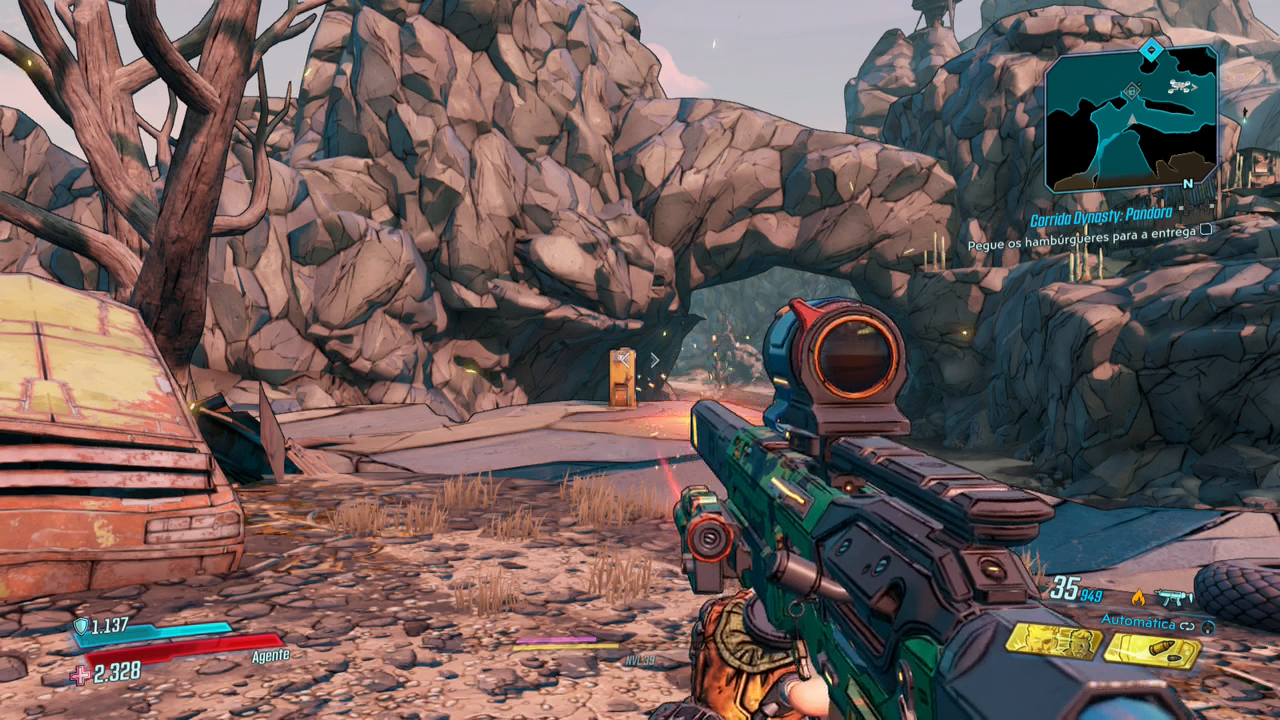Open the minimap in the corner
The height and width of the screenshot is (720, 1280).
pos(1131,120)
